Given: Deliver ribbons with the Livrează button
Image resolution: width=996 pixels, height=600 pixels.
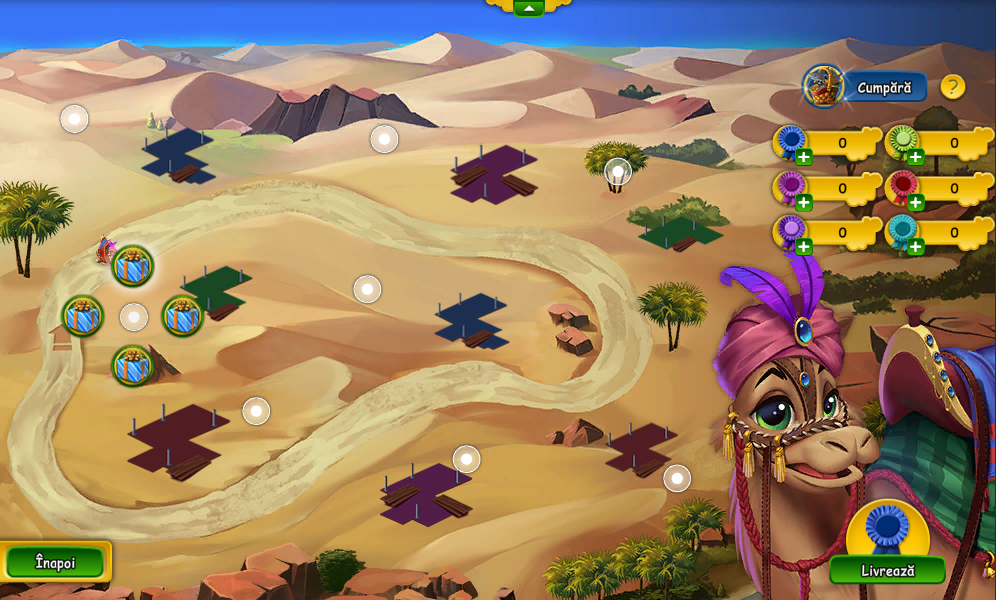Looking at the screenshot, I should 887,570.
